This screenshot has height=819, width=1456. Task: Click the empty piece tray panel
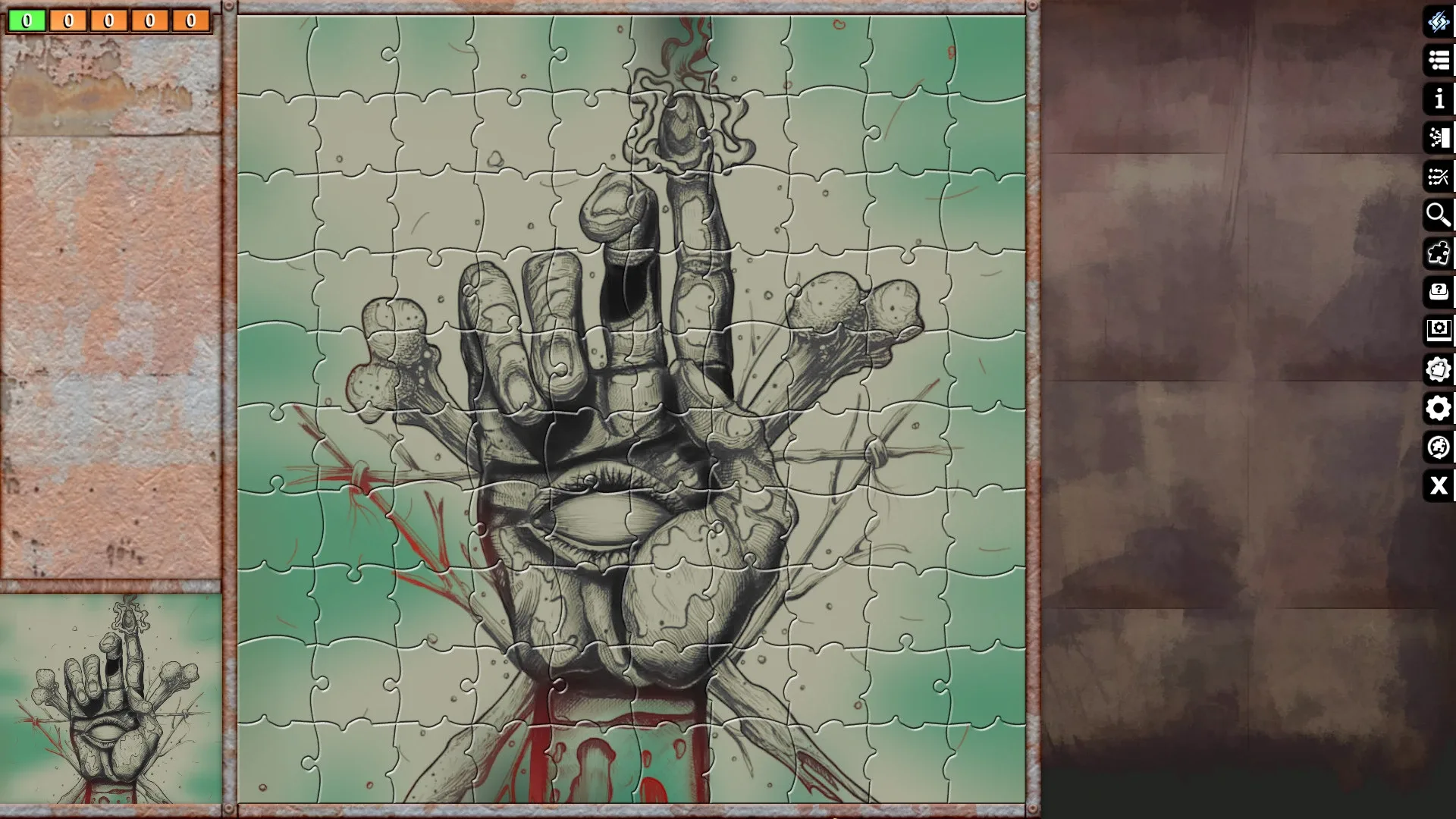pyautogui.click(x=111, y=303)
